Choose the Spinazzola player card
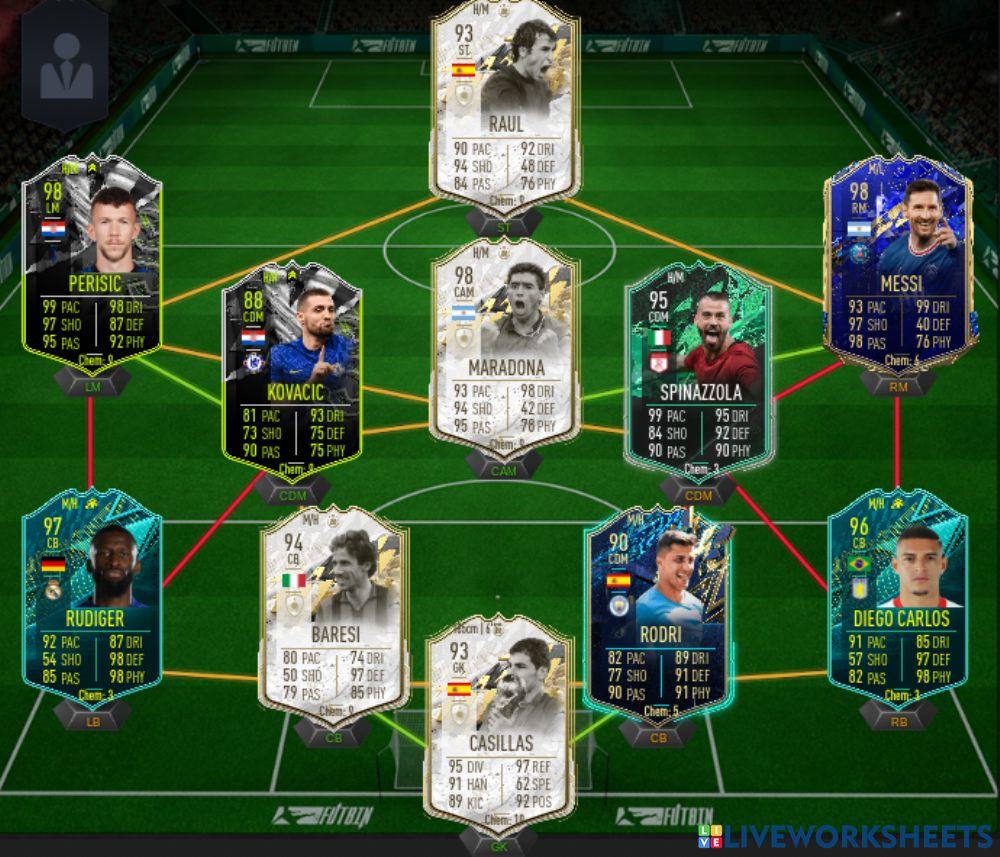Viewport: 1000px width, 857px height. click(x=697, y=365)
